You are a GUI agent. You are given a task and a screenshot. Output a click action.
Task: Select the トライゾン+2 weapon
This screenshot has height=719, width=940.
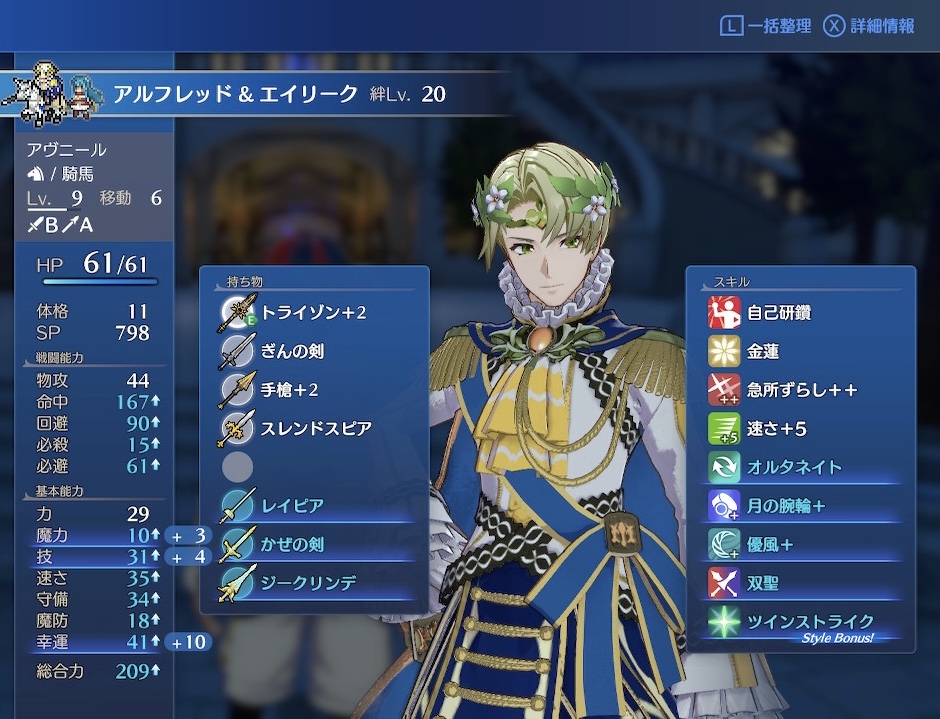pos(314,313)
